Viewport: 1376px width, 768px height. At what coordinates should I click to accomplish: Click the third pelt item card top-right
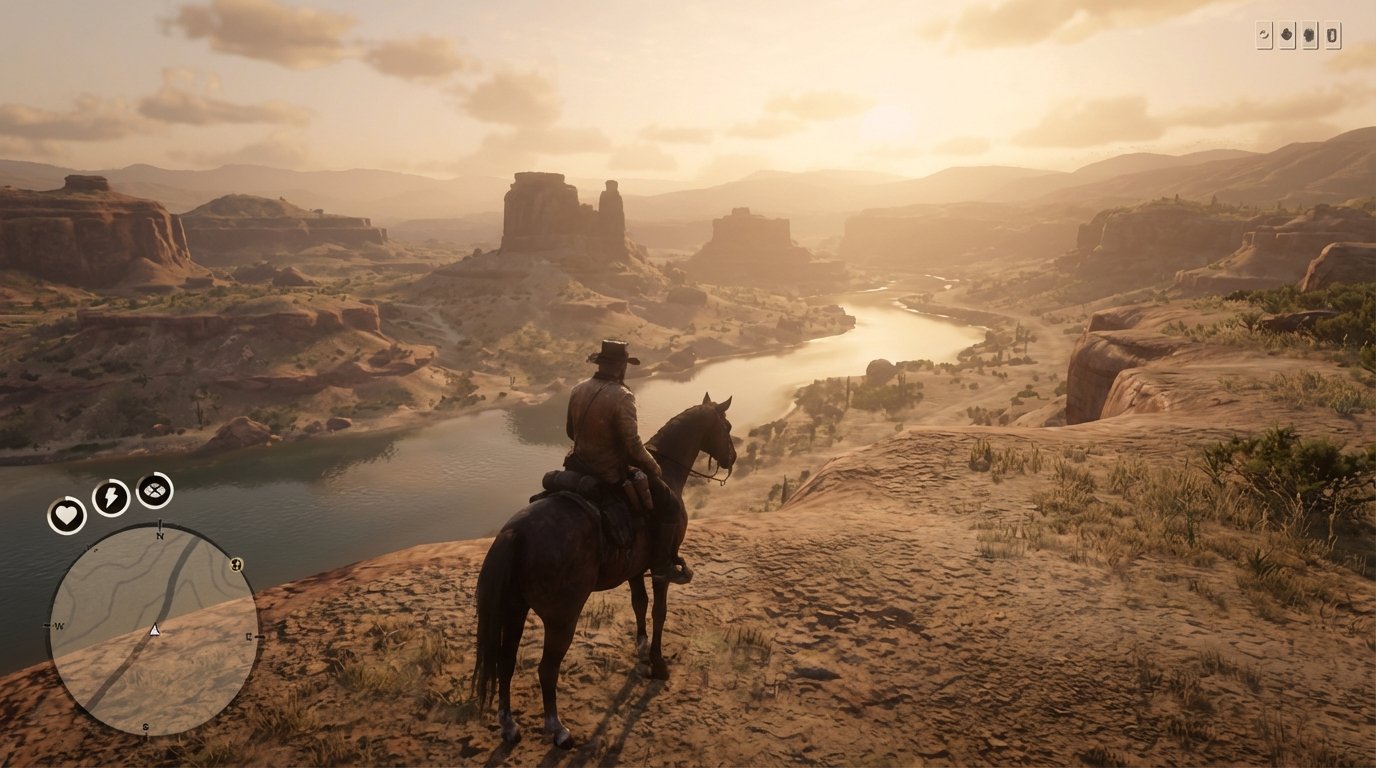[1310, 33]
